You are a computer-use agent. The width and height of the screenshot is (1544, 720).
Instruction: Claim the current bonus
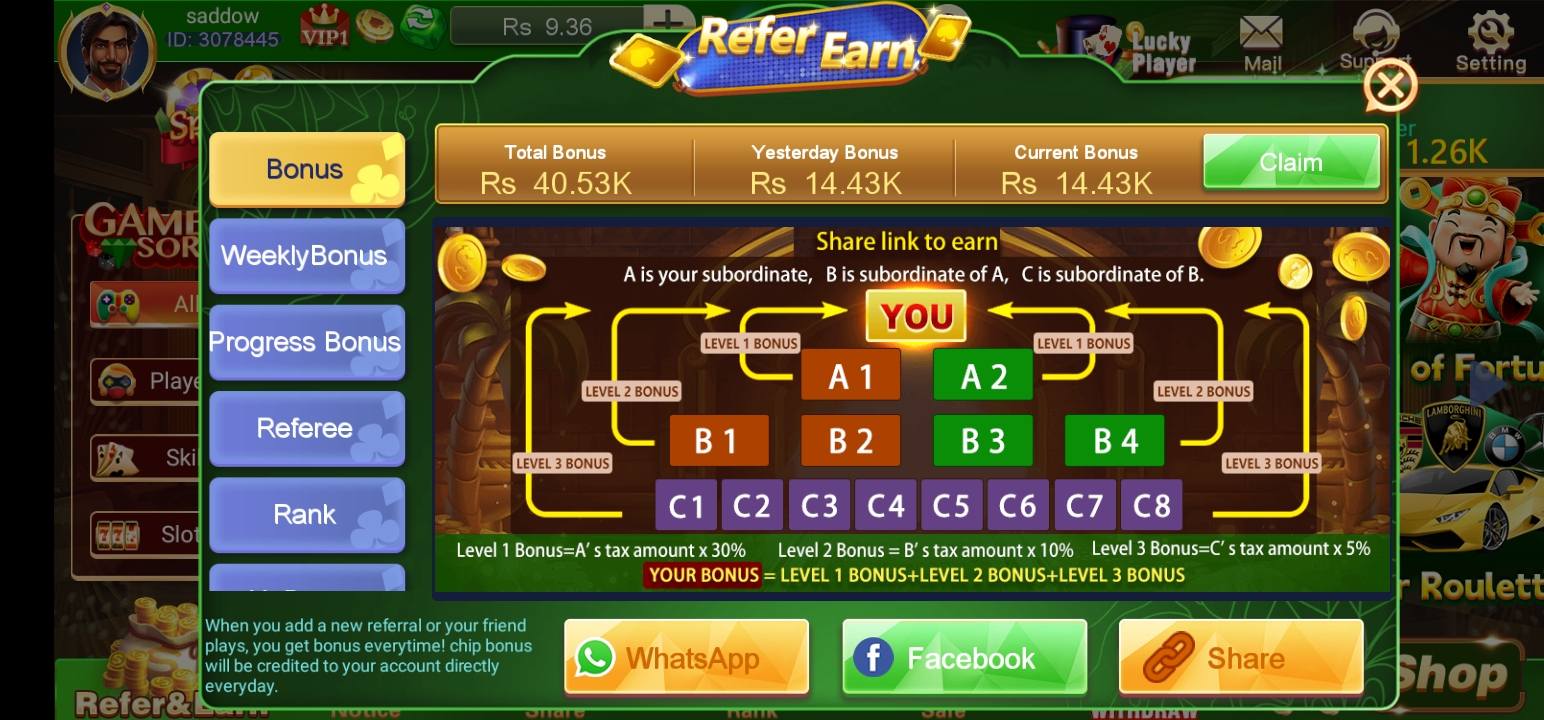(1291, 161)
